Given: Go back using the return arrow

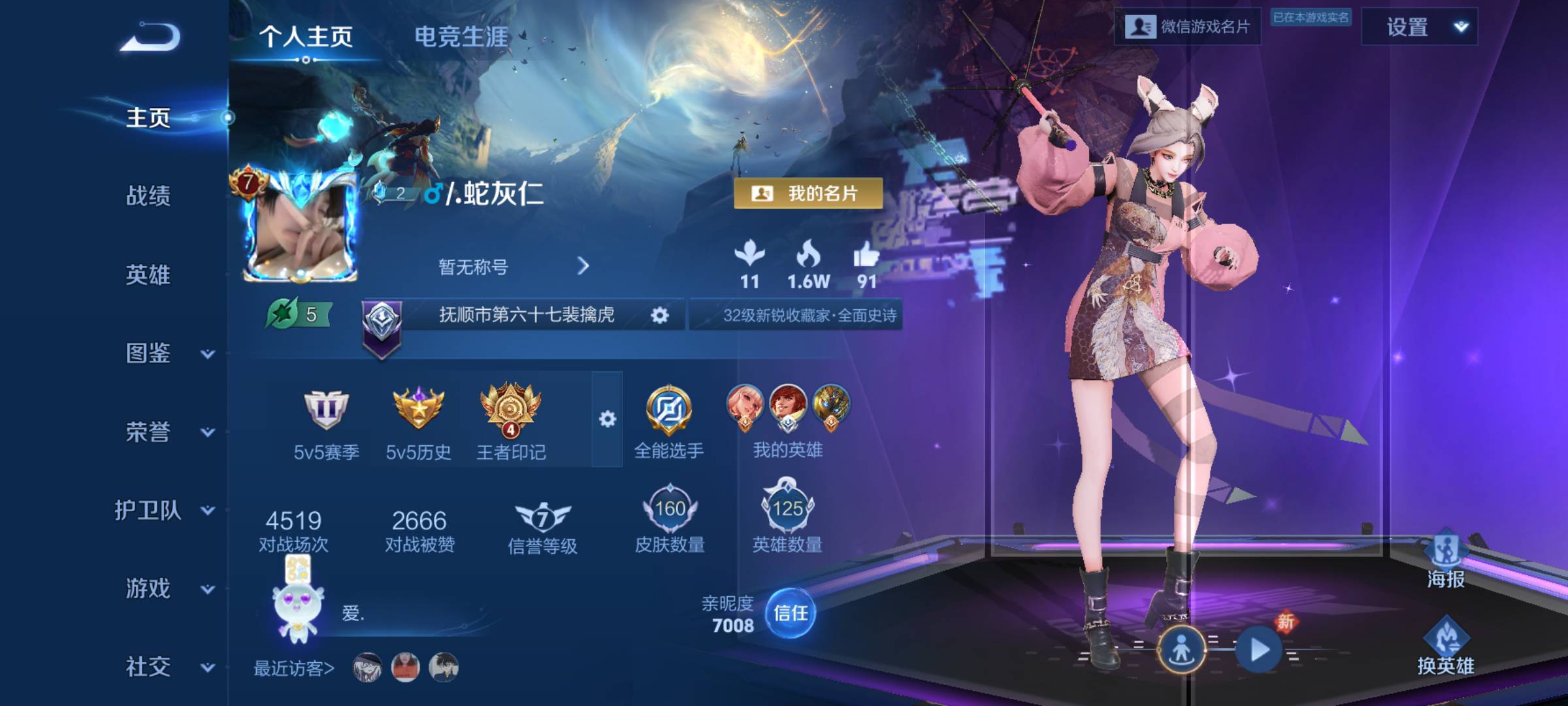Looking at the screenshot, I should [150, 36].
